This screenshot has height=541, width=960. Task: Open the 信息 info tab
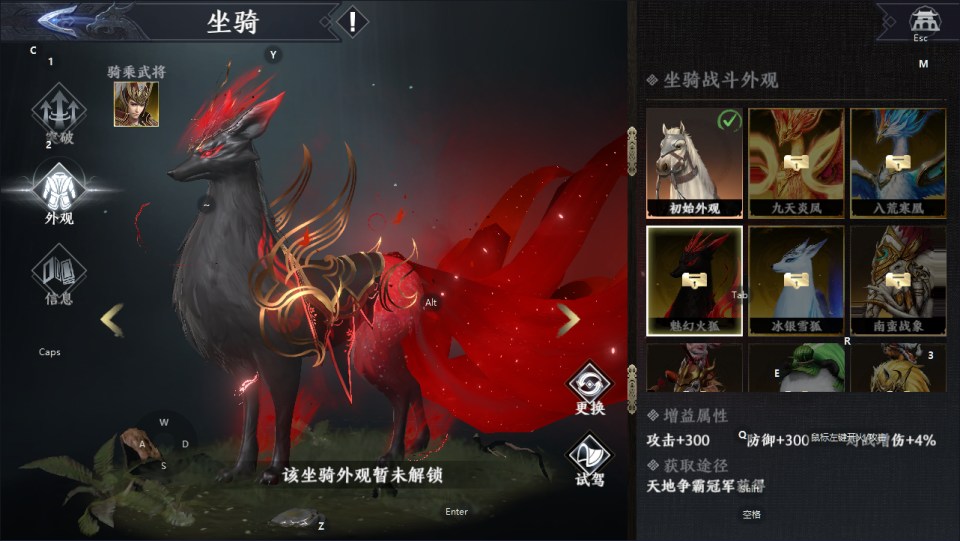58,271
